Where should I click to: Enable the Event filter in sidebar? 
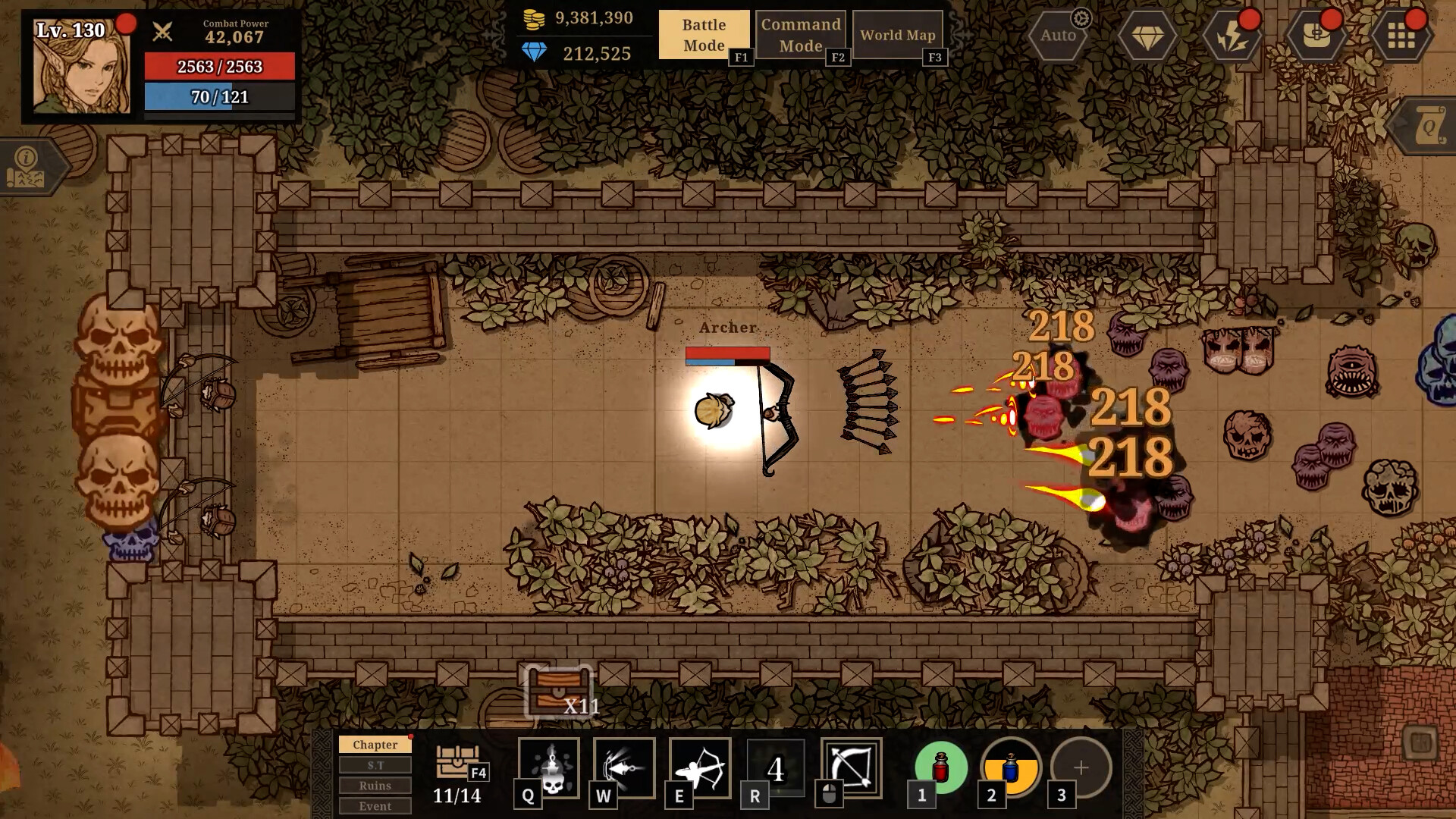[x=375, y=807]
